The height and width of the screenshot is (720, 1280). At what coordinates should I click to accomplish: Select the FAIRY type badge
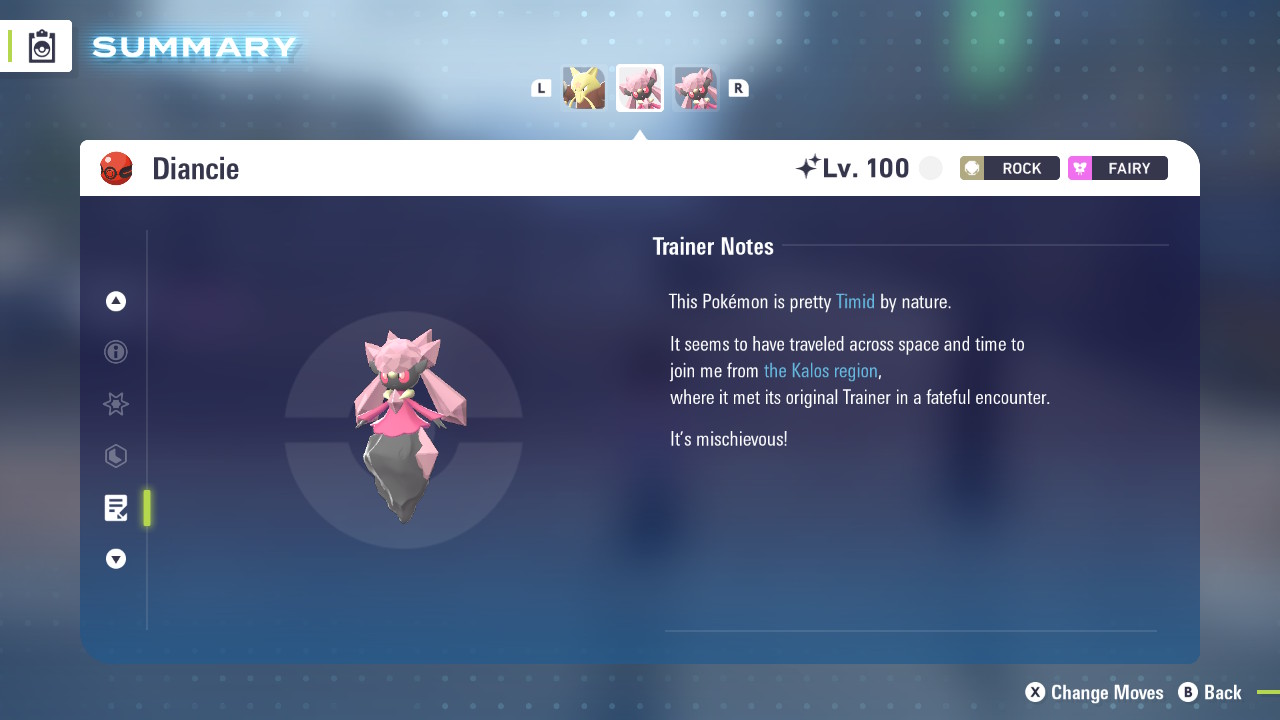1117,168
